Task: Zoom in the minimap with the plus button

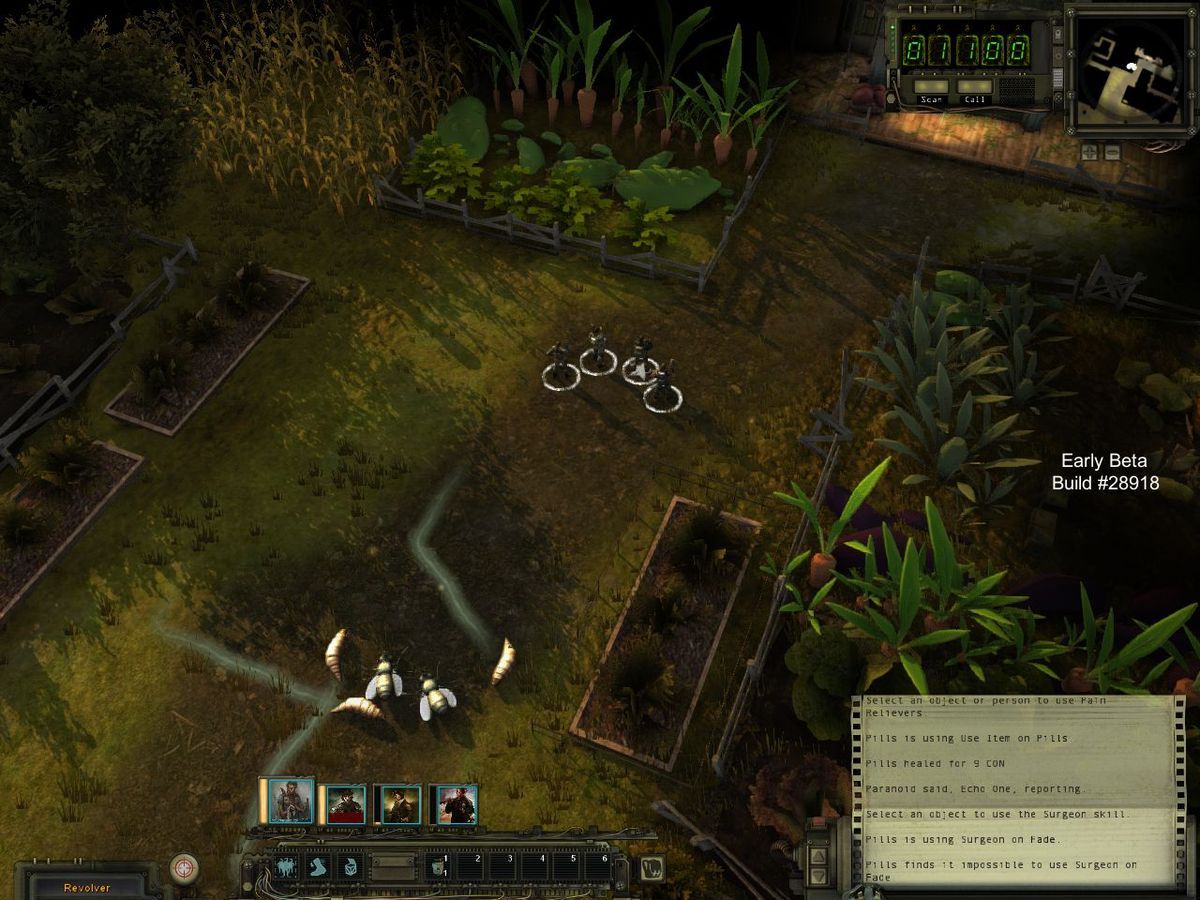Action: click(x=1088, y=152)
